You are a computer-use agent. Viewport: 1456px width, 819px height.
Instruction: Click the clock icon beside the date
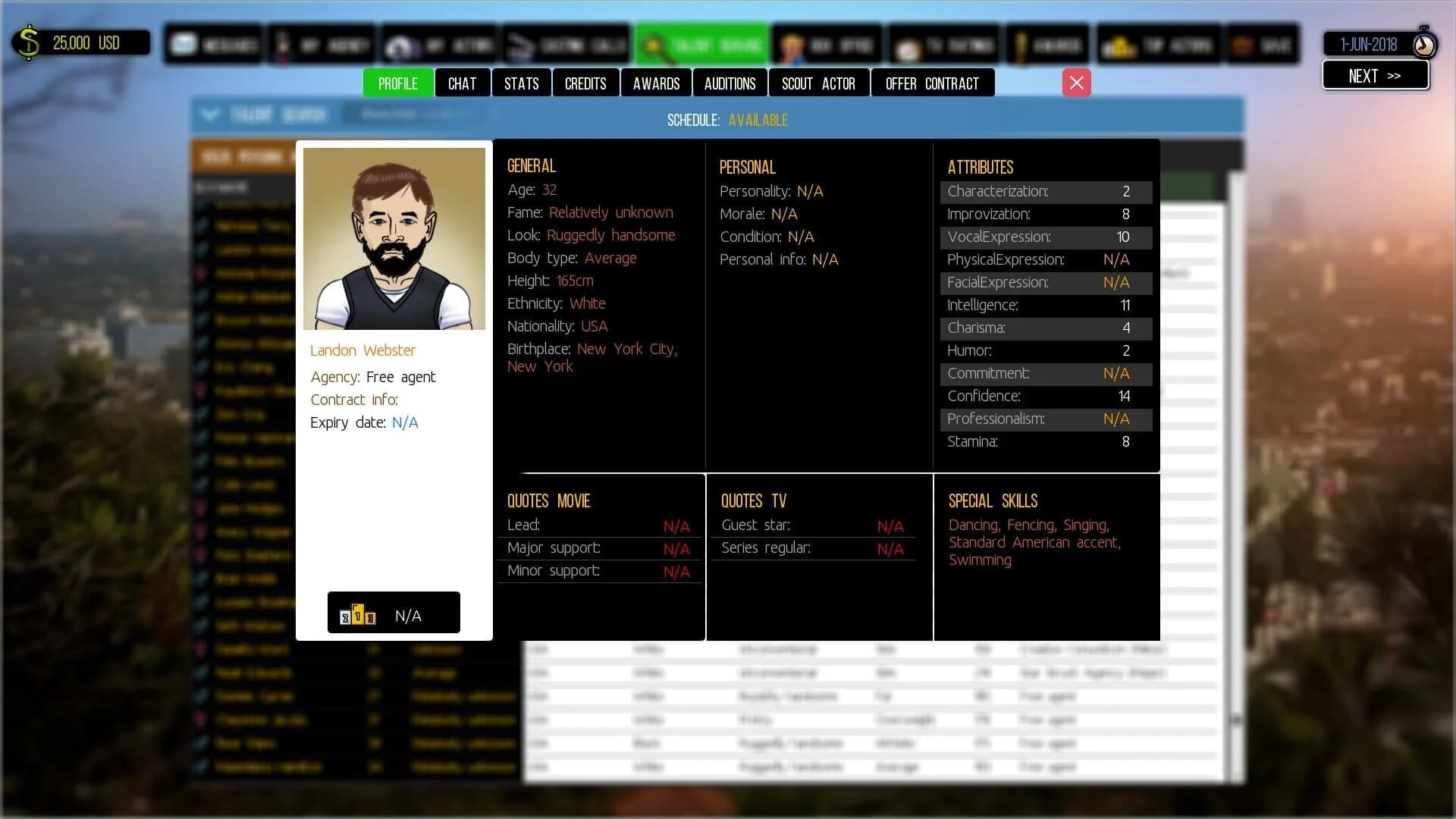coord(1424,44)
